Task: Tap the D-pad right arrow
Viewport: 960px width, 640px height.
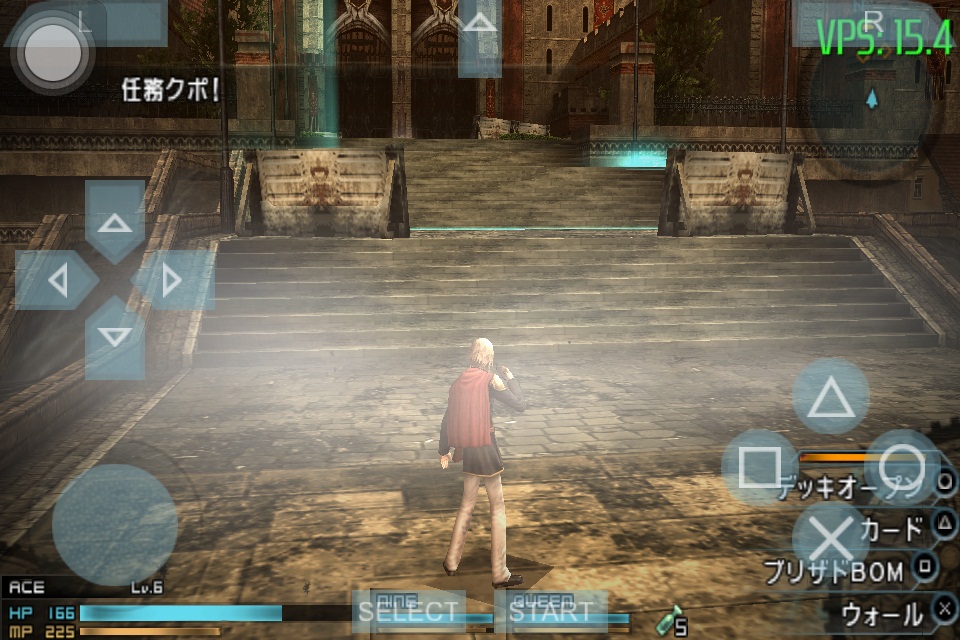Action: tap(173, 280)
